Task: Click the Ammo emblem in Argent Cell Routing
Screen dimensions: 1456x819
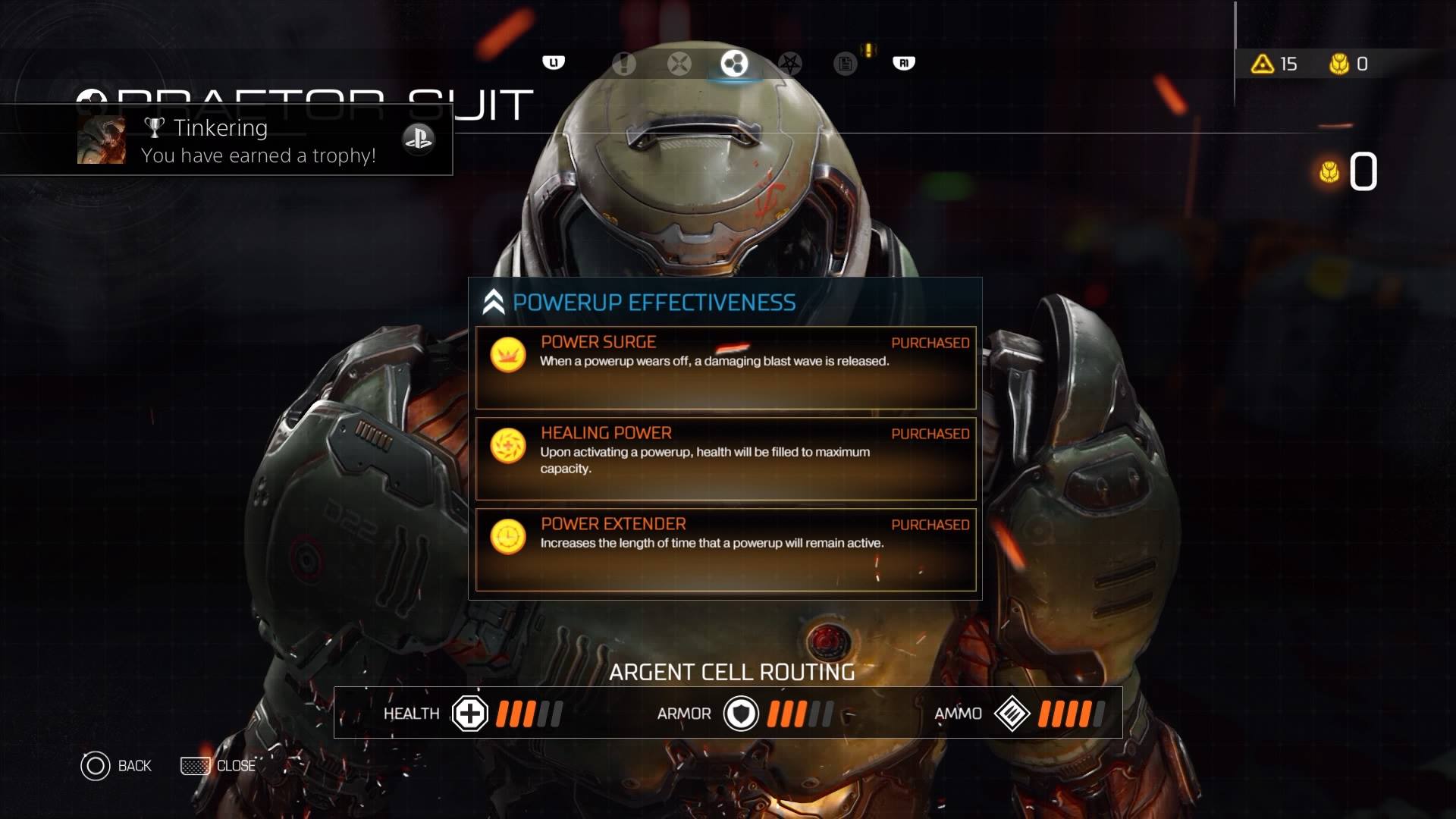Action: click(1013, 714)
